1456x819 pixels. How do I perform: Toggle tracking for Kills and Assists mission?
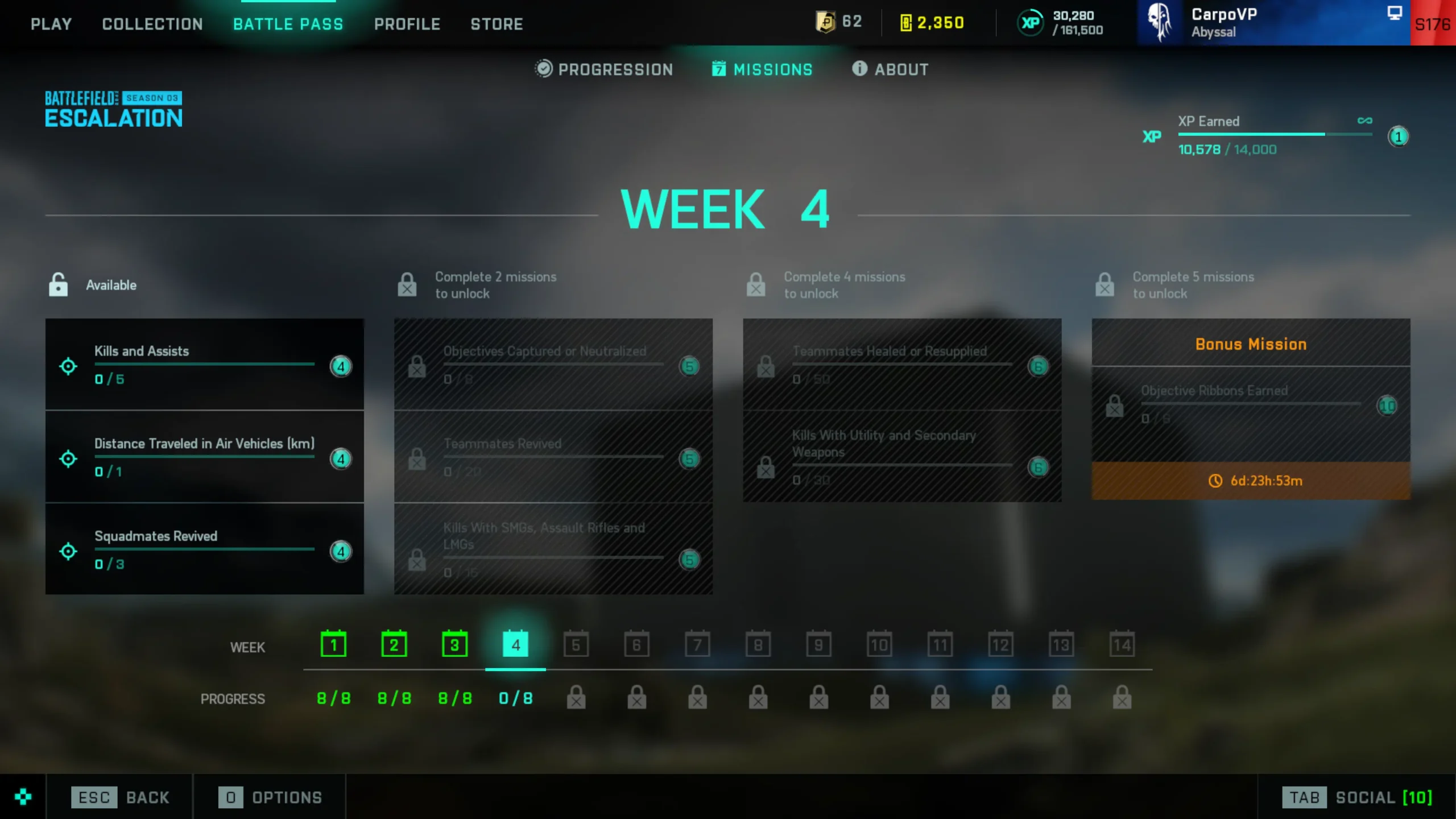pyautogui.click(x=68, y=366)
